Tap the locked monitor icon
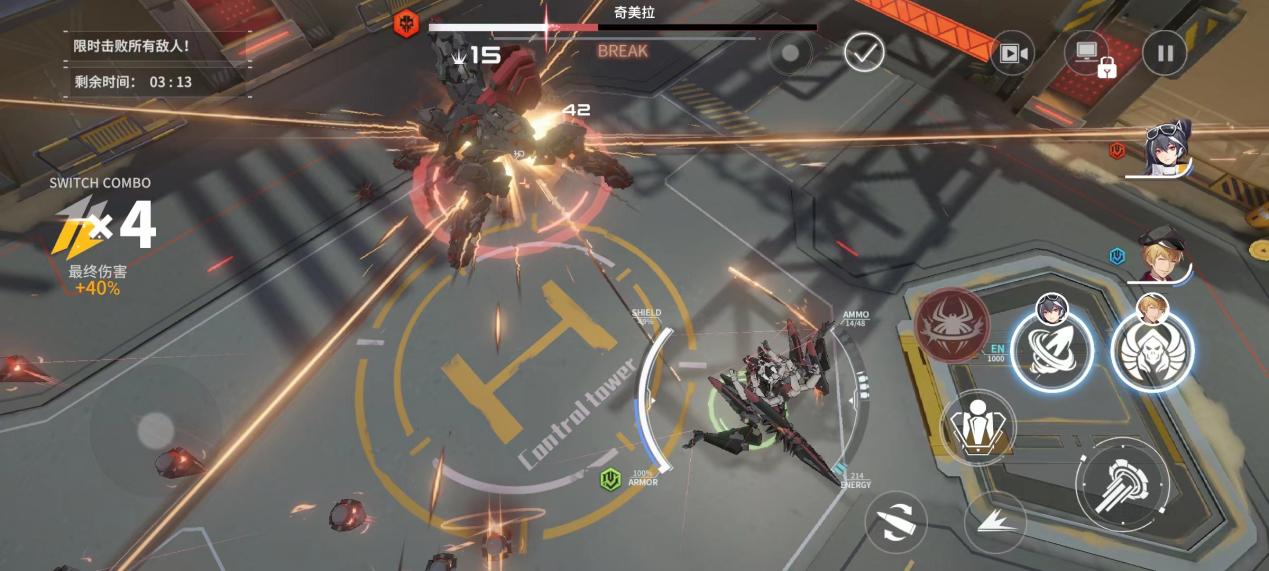The width and height of the screenshot is (1269, 571). (x=1088, y=53)
